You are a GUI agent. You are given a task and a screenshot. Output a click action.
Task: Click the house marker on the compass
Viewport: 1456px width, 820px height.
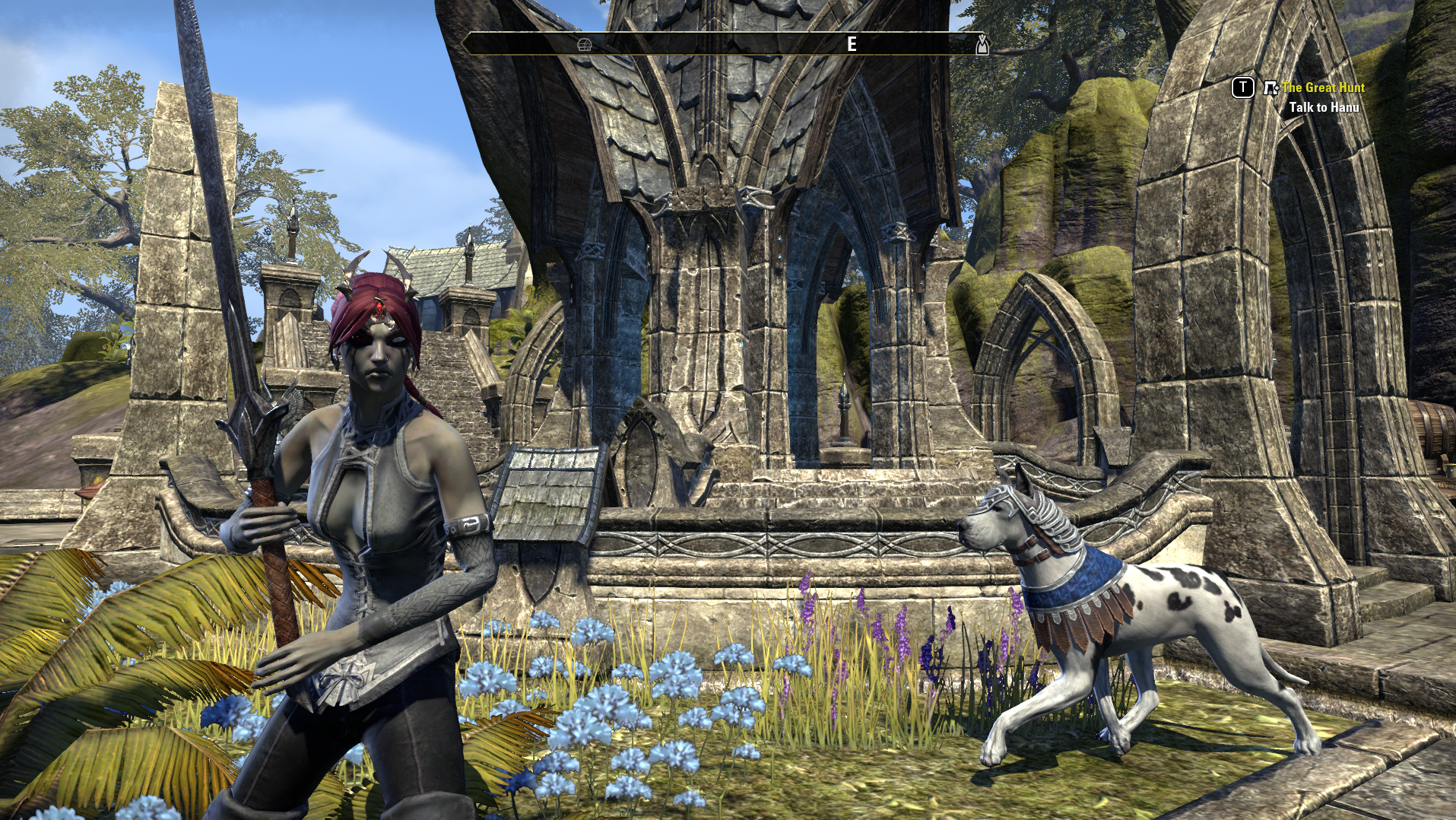click(584, 45)
